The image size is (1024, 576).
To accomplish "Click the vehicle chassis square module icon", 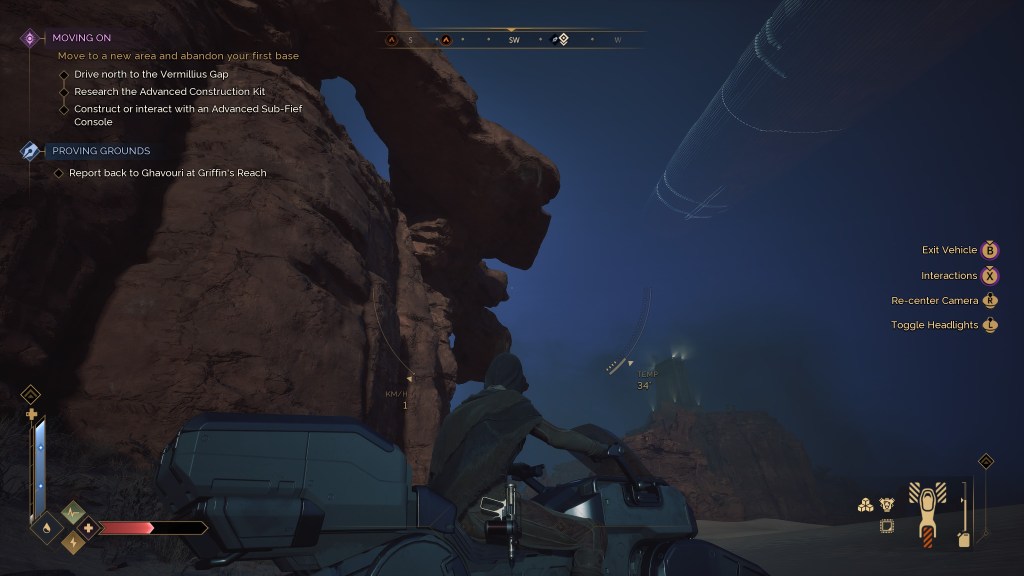I will pos(886,526).
